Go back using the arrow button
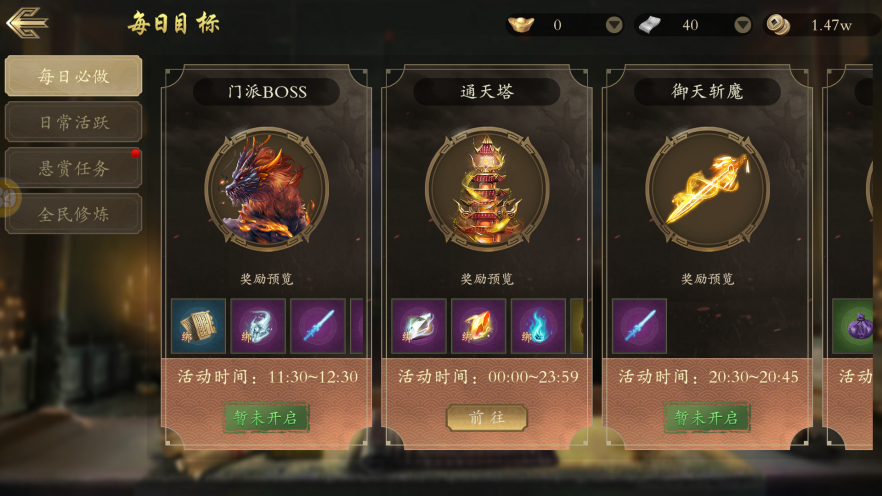This screenshot has height=496, width=882. [27, 22]
